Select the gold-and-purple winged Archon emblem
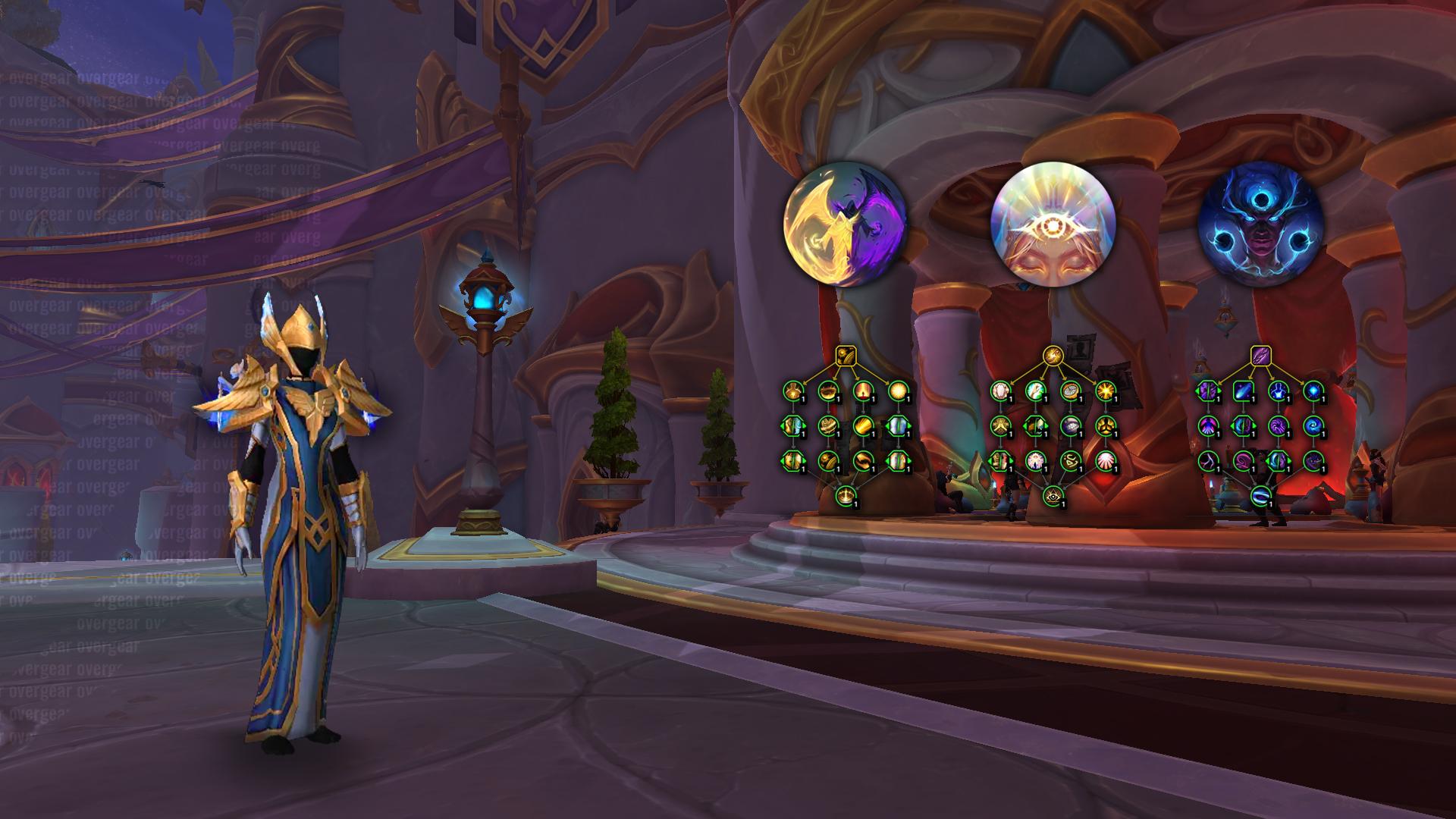Image resolution: width=1456 pixels, height=819 pixels. click(843, 226)
